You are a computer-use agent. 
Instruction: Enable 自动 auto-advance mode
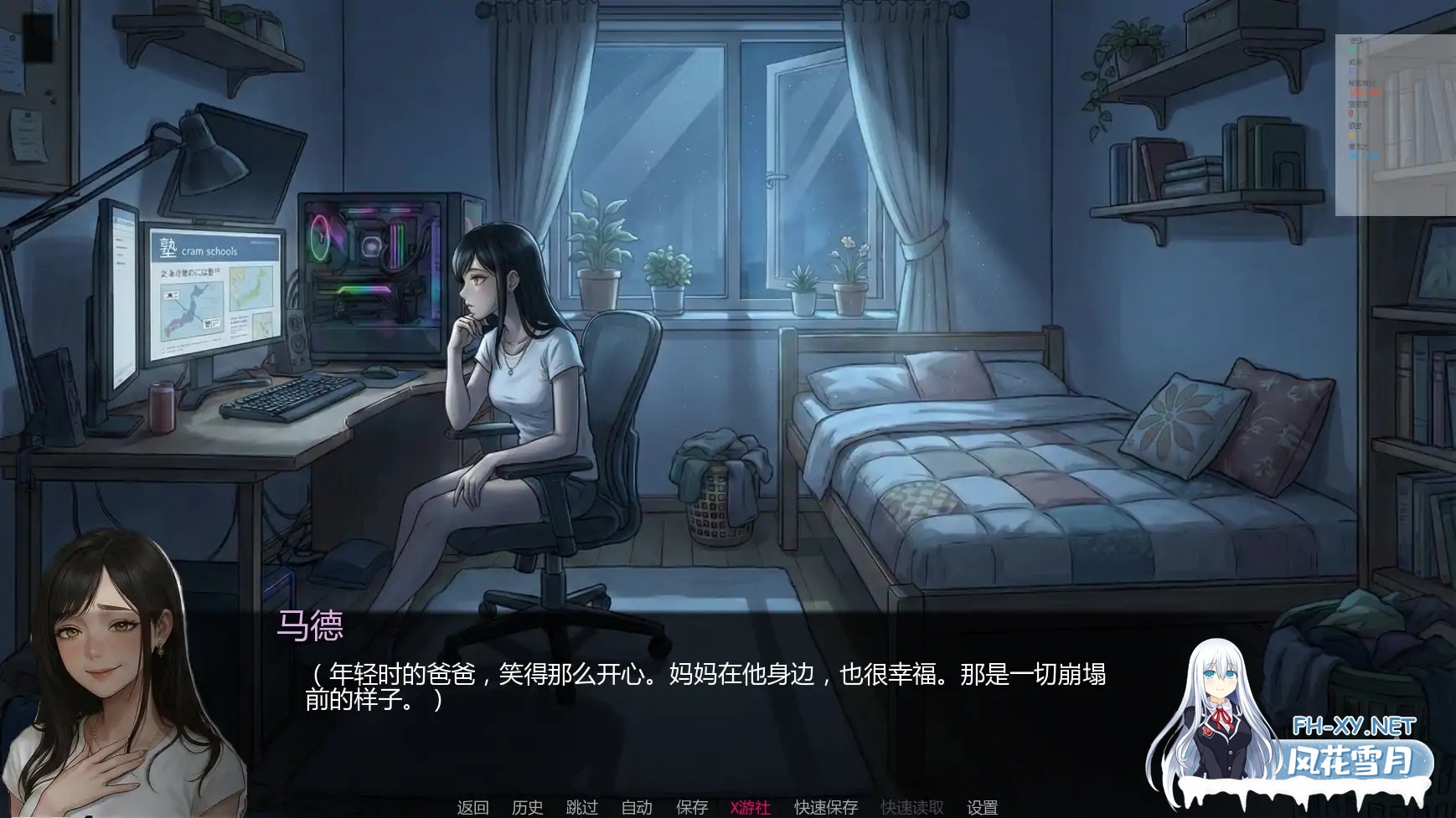638,808
